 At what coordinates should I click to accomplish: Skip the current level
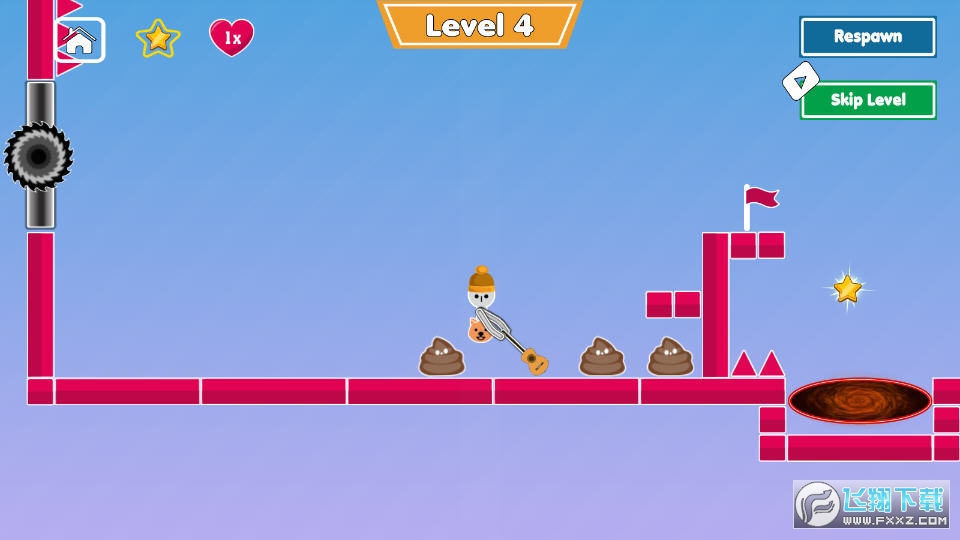click(867, 100)
